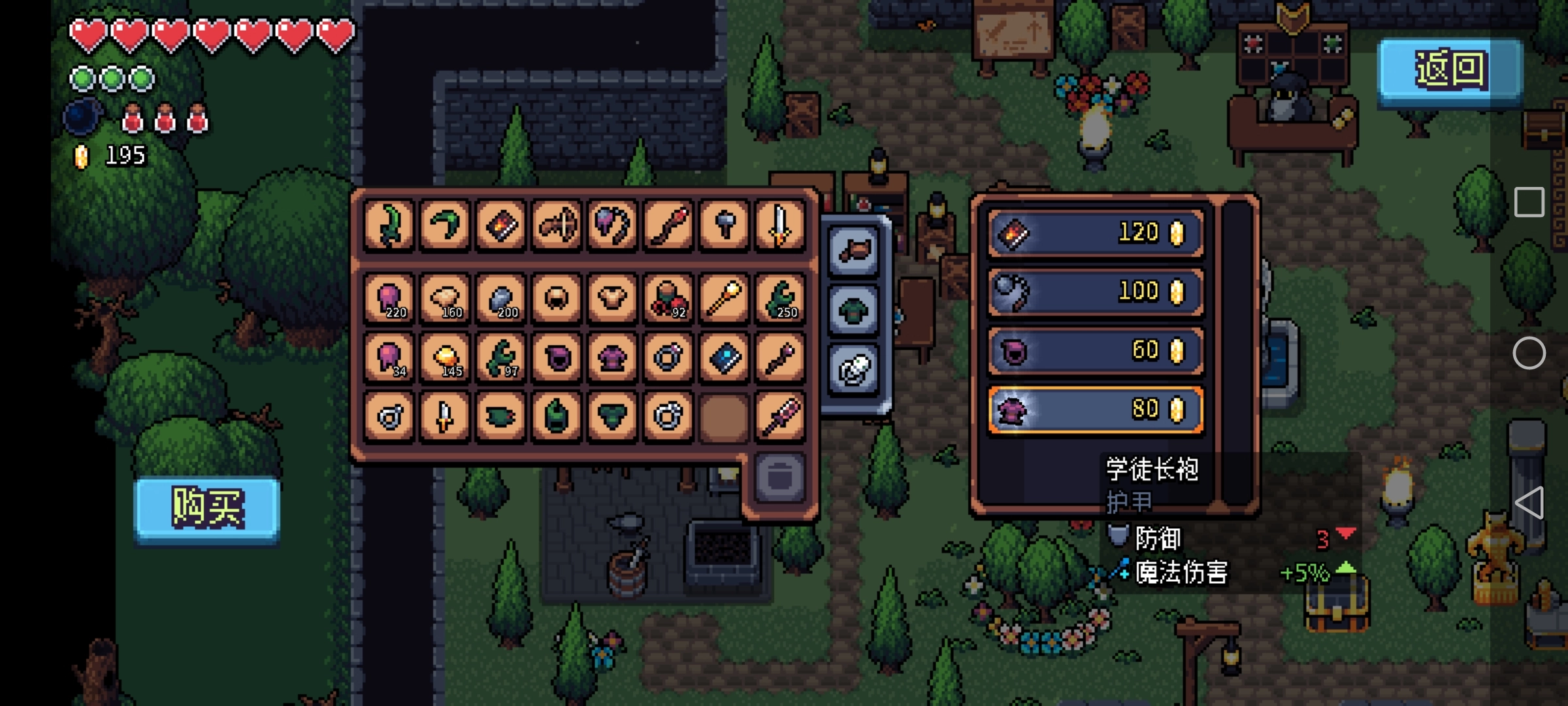Buy the selected item with 购买
Screen dimensions: 1568x706
point(207,509)
